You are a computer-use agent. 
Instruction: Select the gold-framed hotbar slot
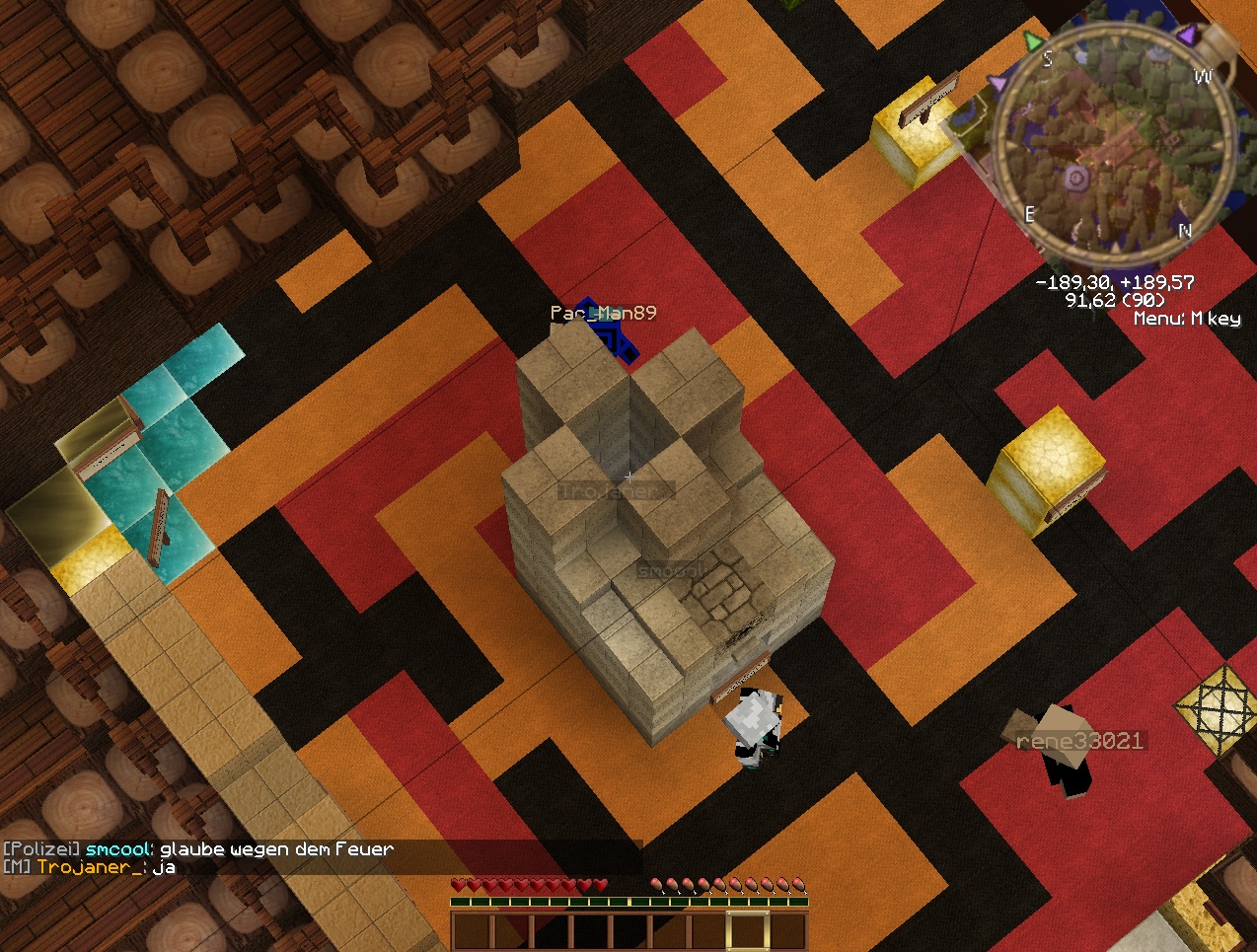pos(747,931)
